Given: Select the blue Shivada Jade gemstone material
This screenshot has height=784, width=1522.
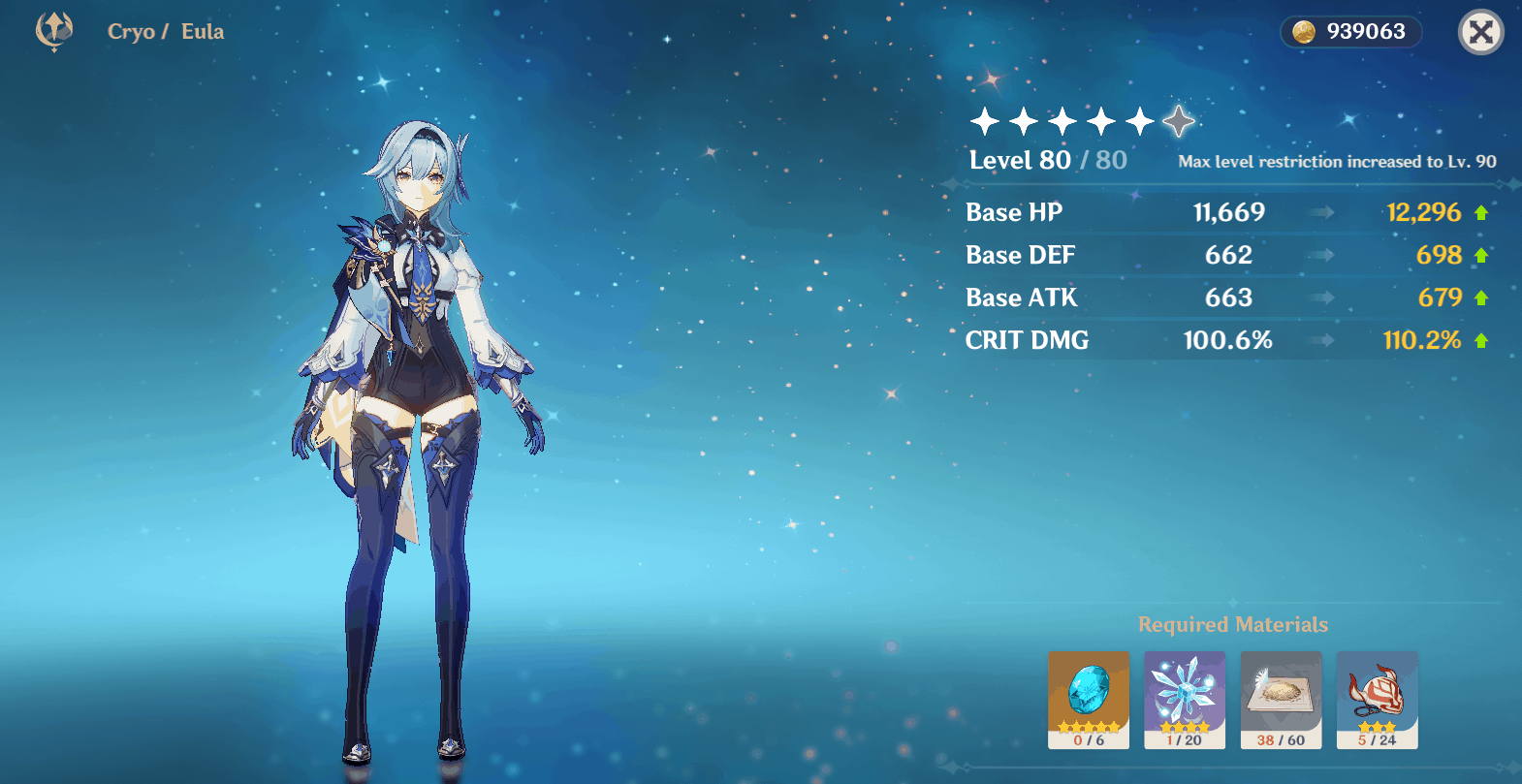Looking at the screenshot, I should [1089, 699].
